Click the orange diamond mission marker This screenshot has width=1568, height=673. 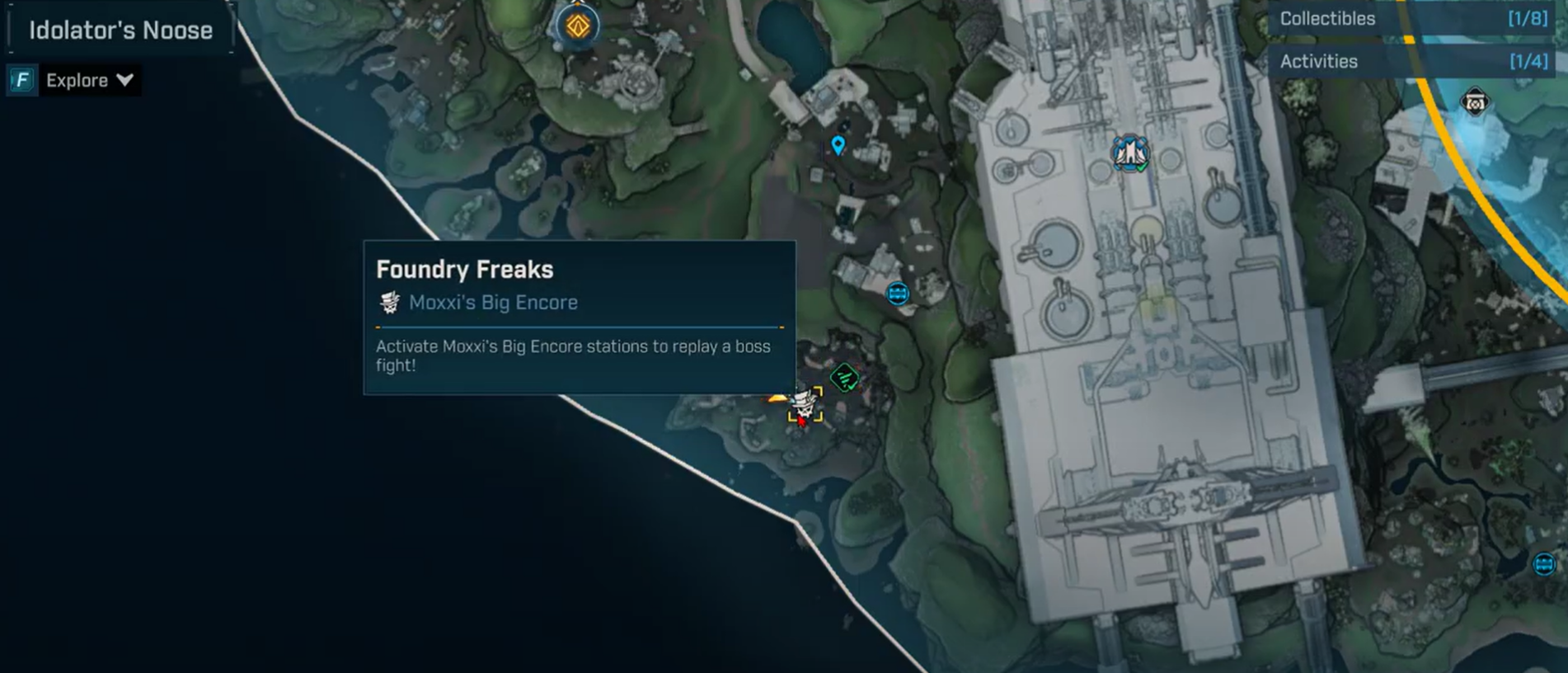pyautogui.click(x=577, y=26)
